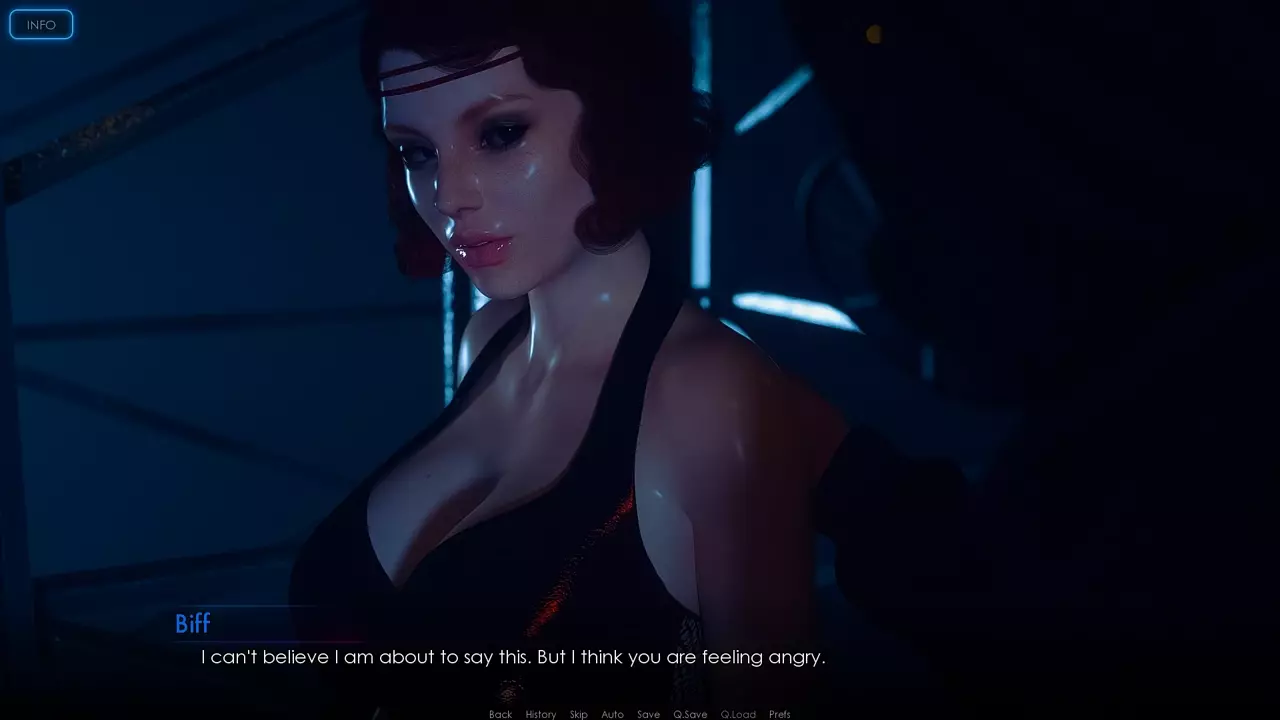Toggle Skip mode for dialogue

click(x=579, y=714)
